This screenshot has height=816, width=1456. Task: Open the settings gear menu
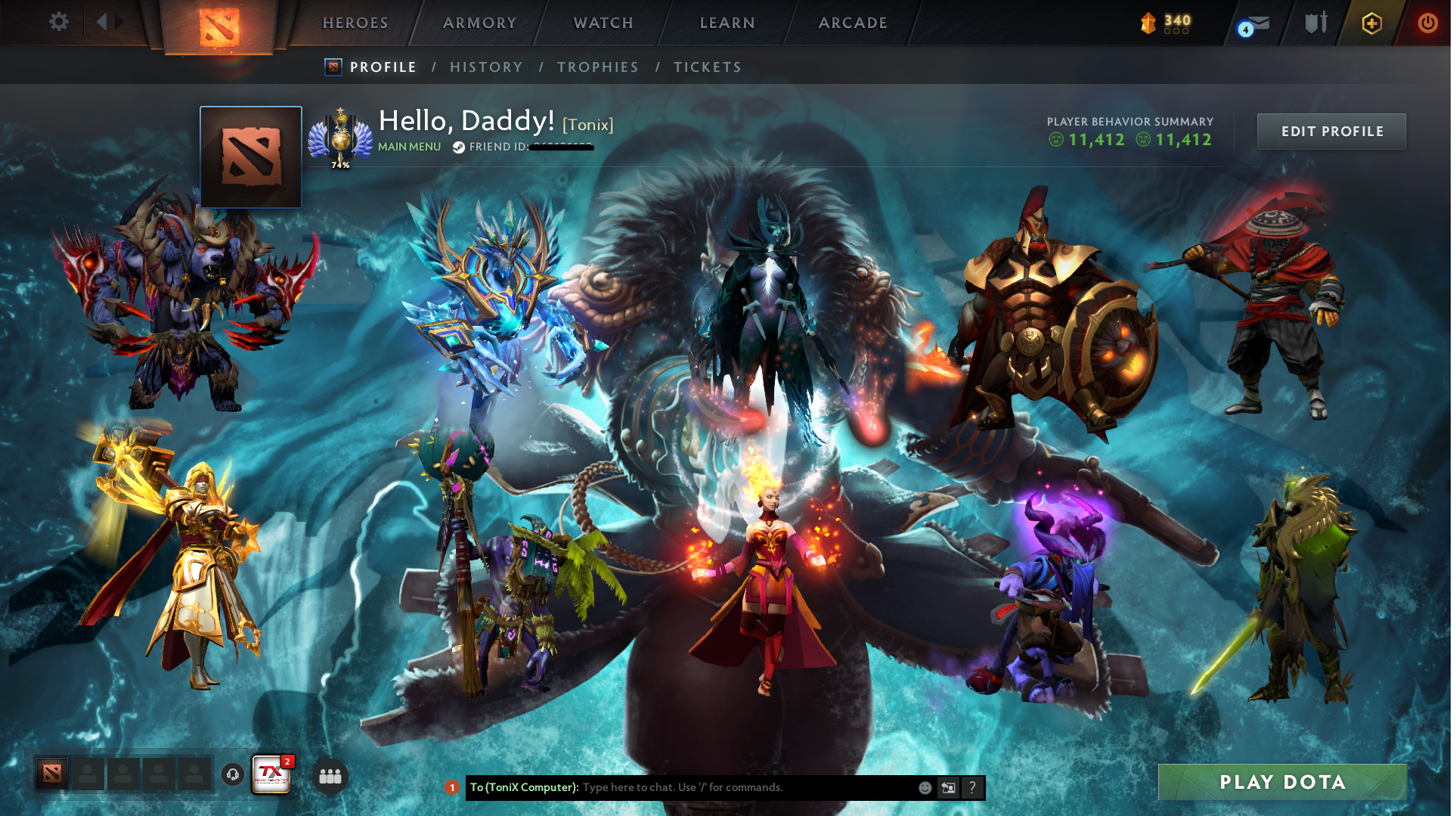58,21
